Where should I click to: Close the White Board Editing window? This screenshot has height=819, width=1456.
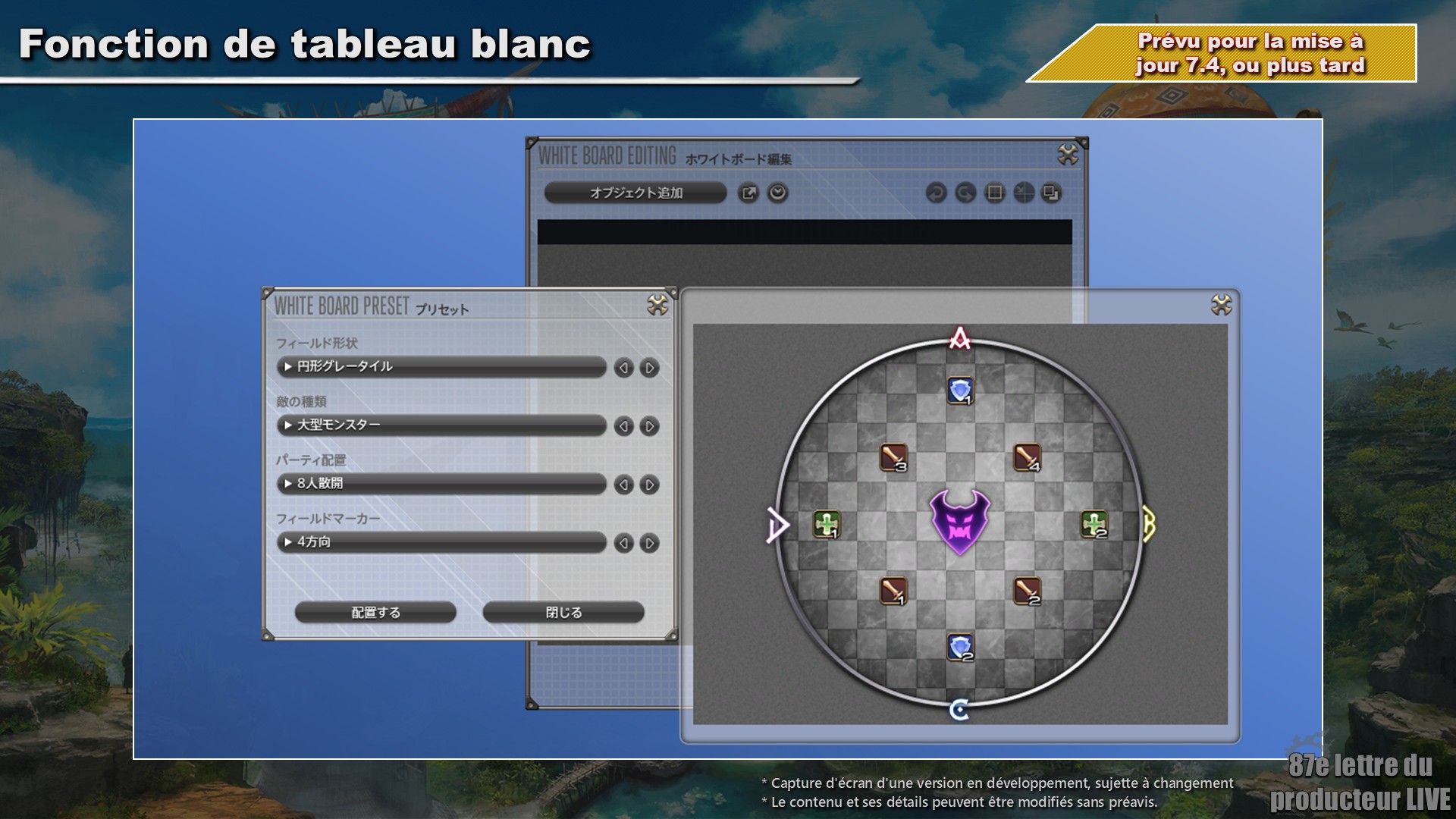tap(1068, 155)
